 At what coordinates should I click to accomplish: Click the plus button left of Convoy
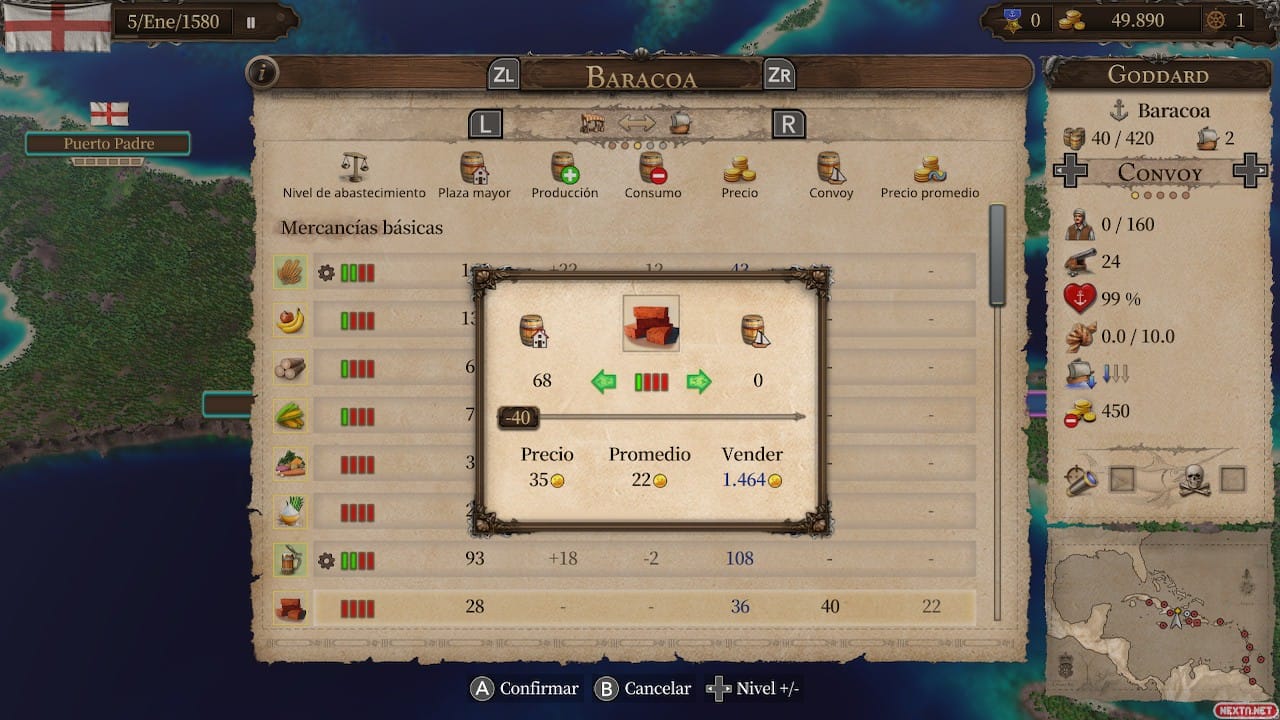(1071, 172)
